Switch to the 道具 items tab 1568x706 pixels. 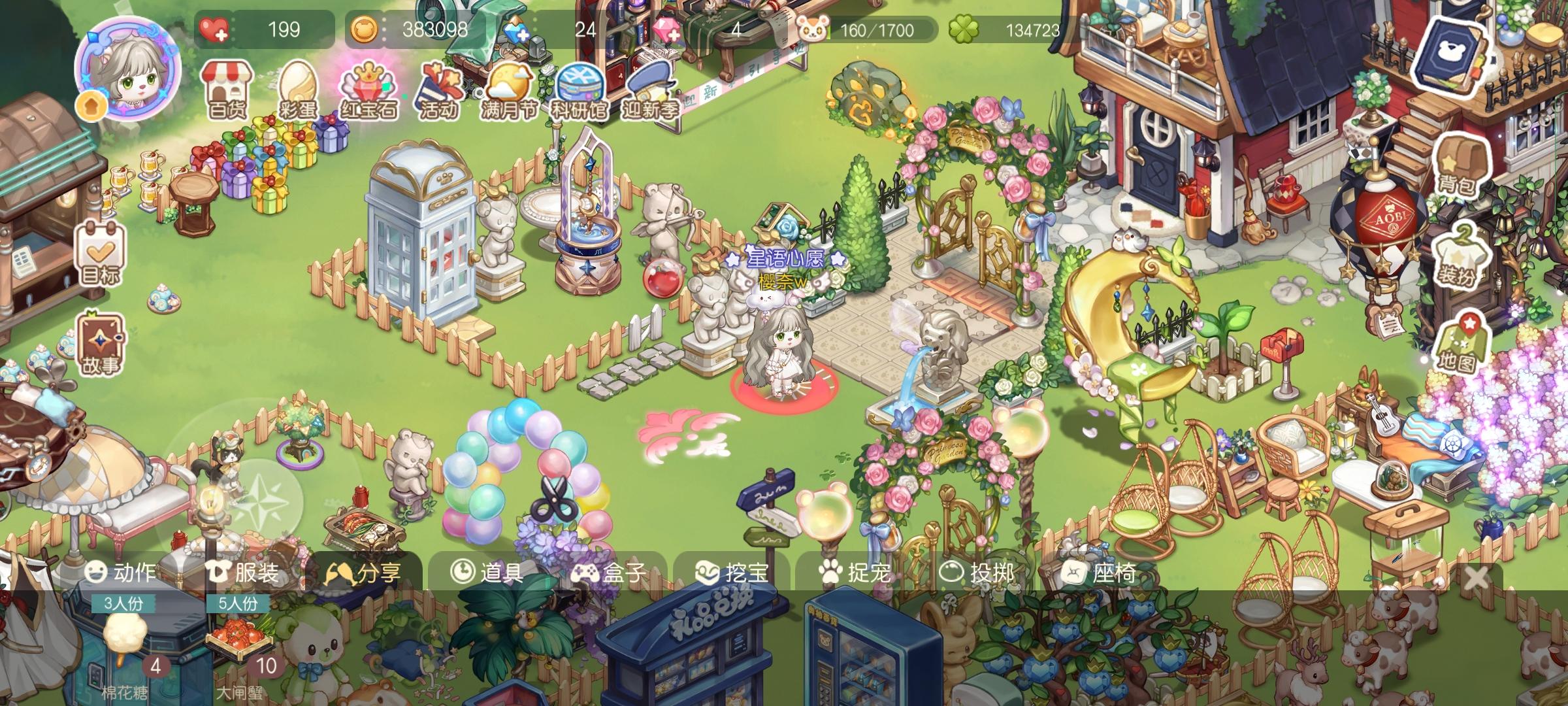coord(492,571)
